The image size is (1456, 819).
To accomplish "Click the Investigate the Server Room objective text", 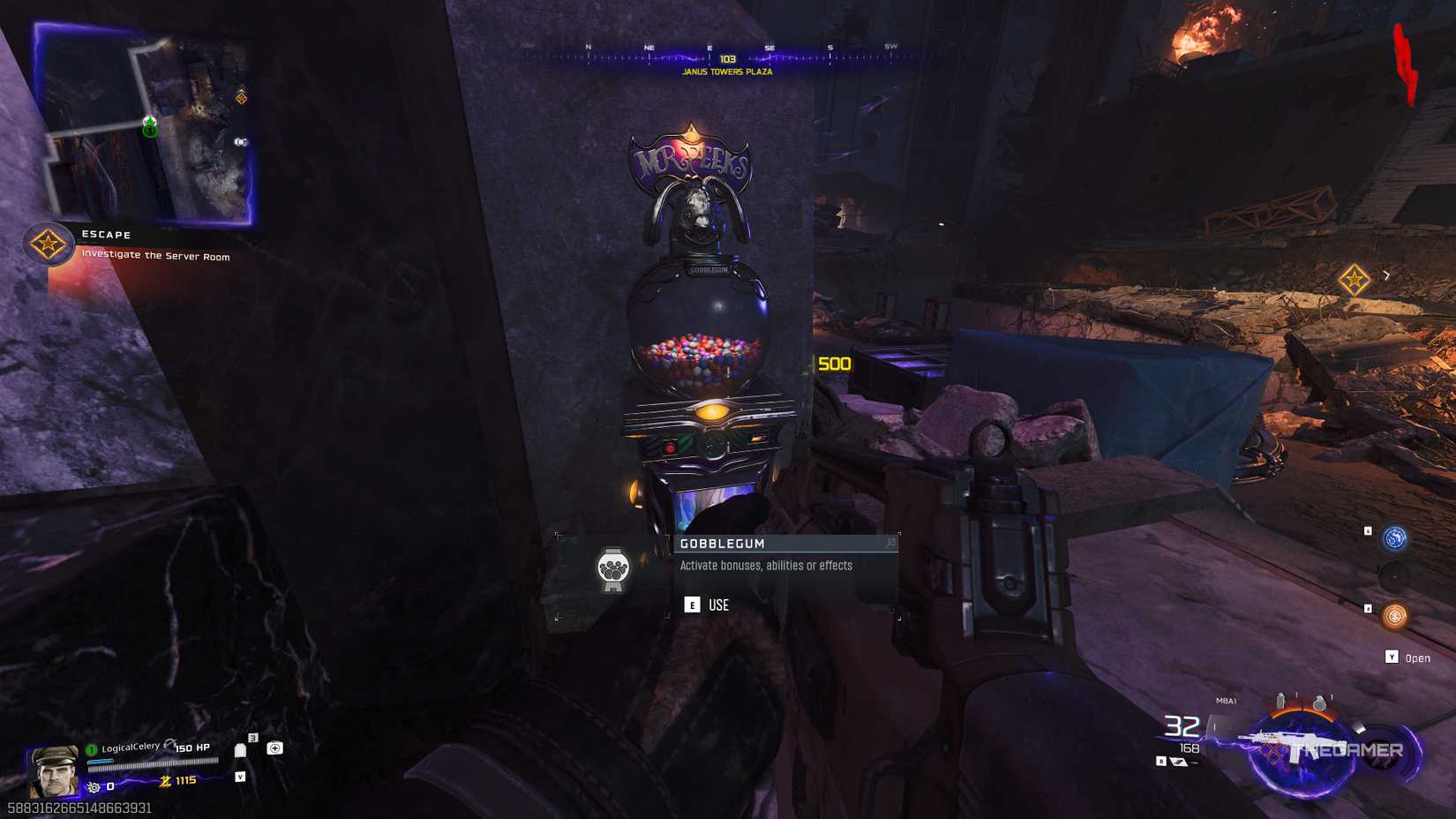I will 154,256.
